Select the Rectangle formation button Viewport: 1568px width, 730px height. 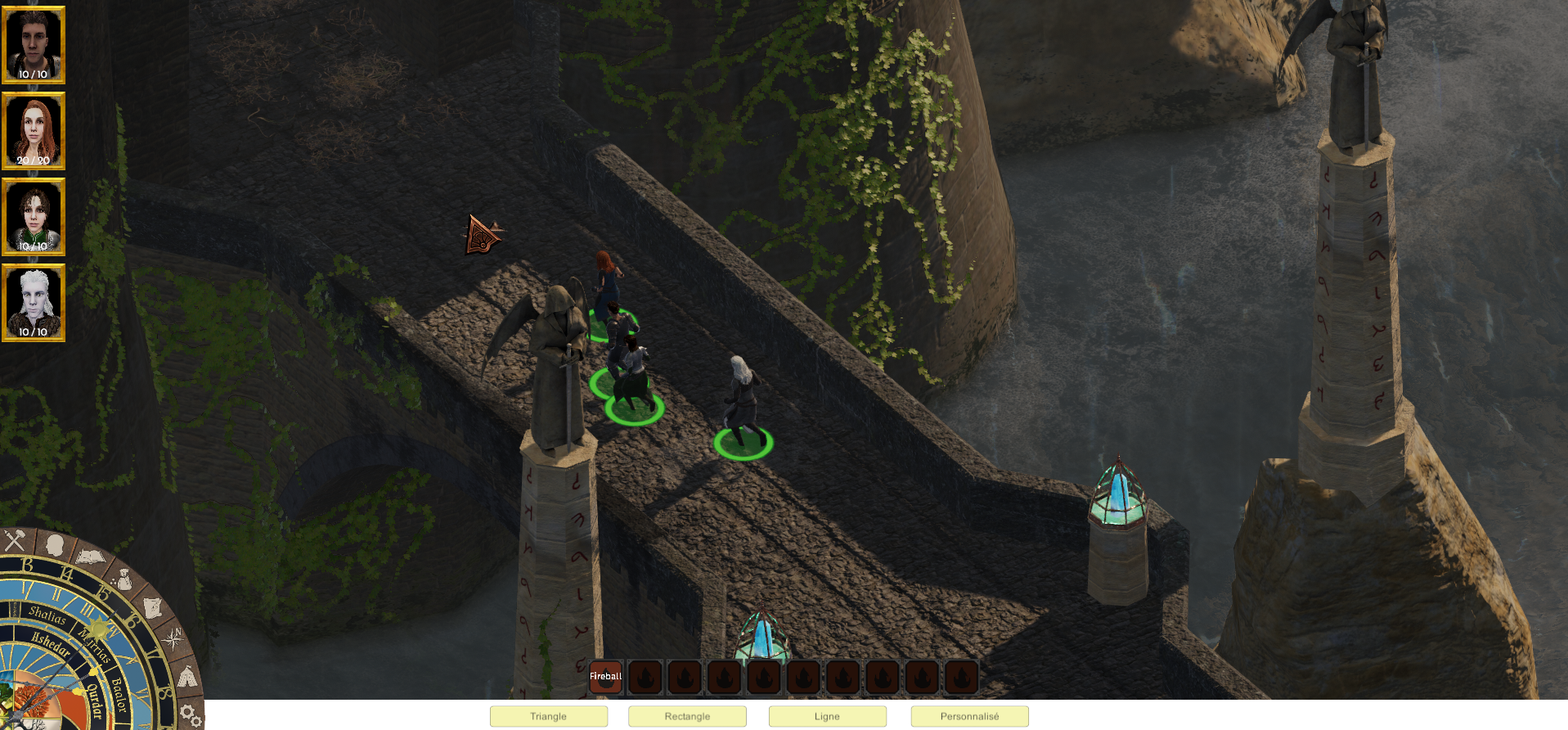687,716
